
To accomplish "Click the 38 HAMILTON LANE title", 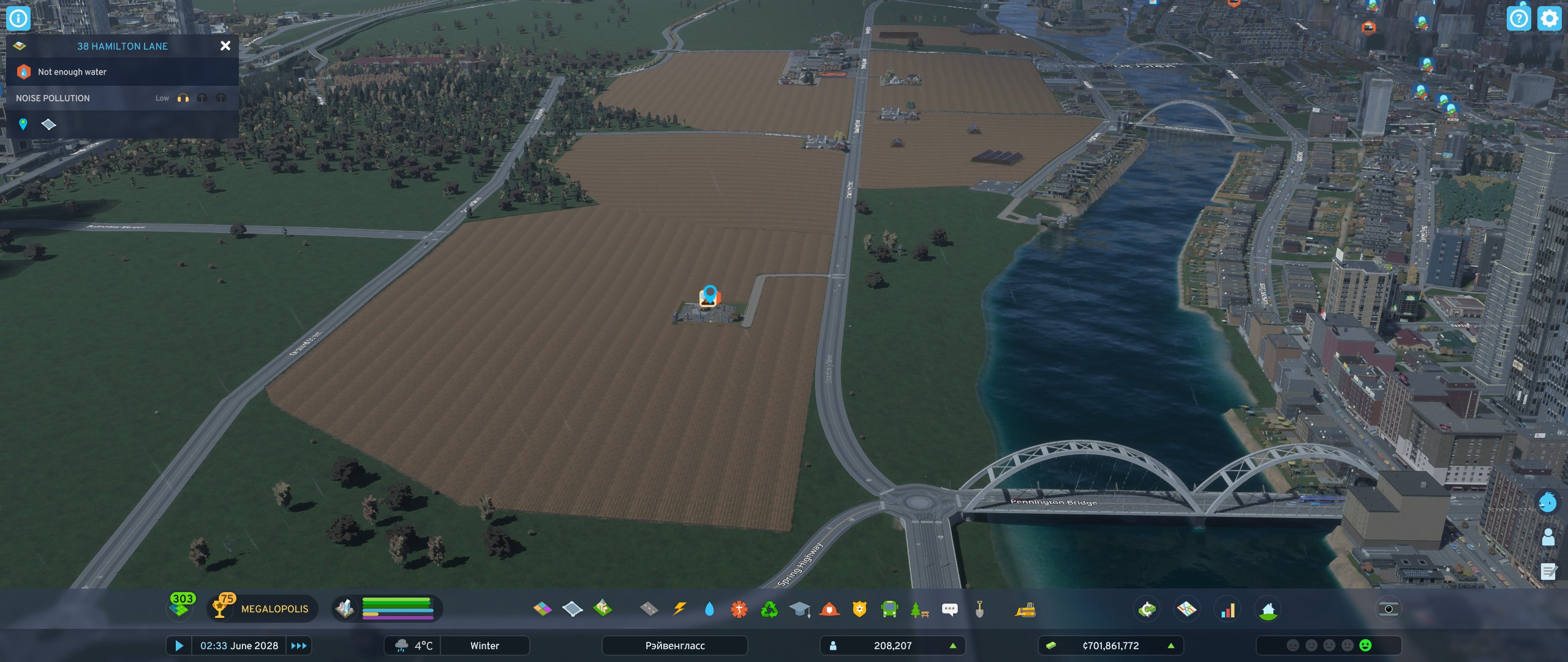I will pyautogui.click(x=121, y=45).
